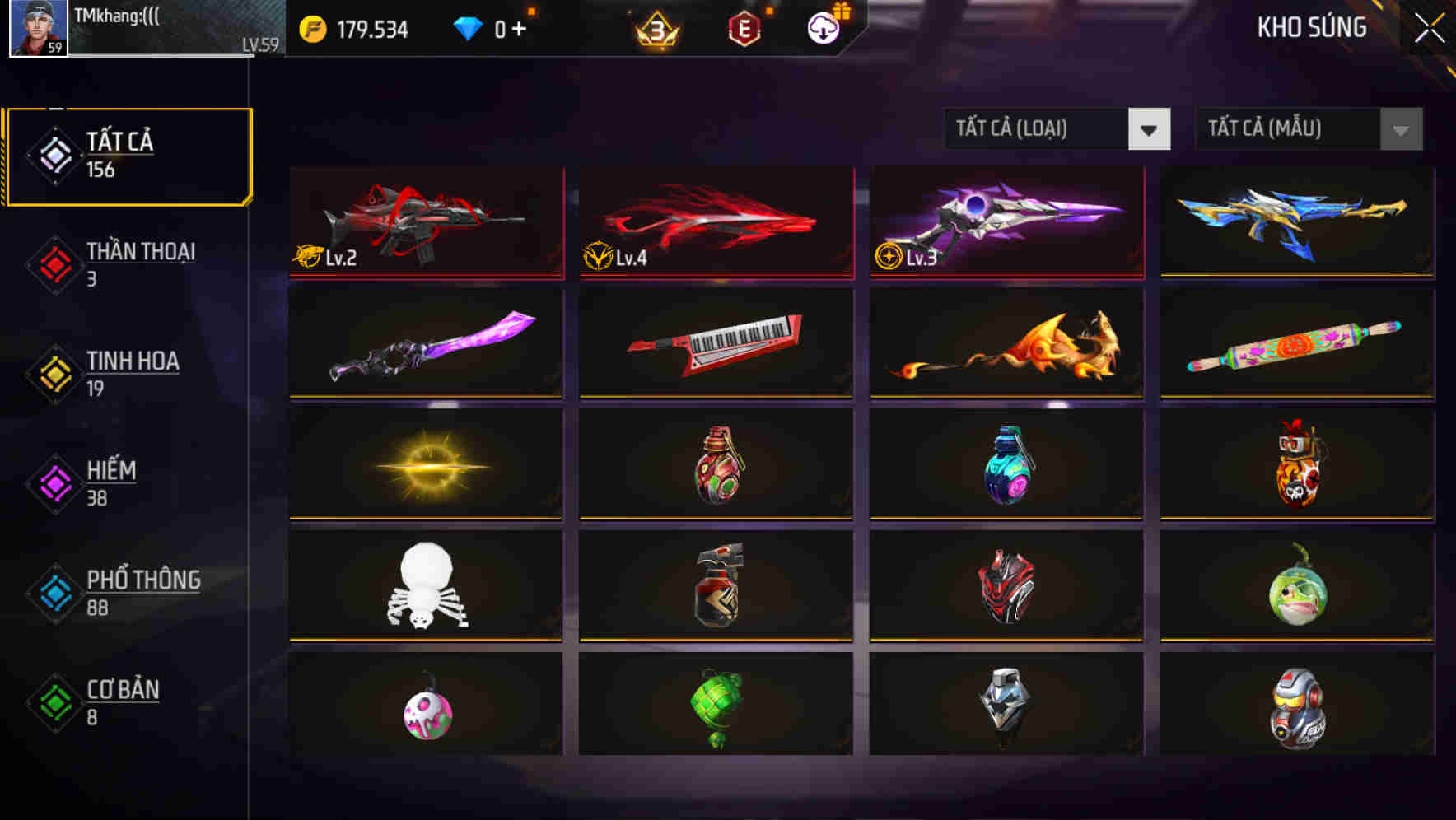Click the gold coin currency icon
The width and height of the screenshot is (1456, 820).
point(311,27)
